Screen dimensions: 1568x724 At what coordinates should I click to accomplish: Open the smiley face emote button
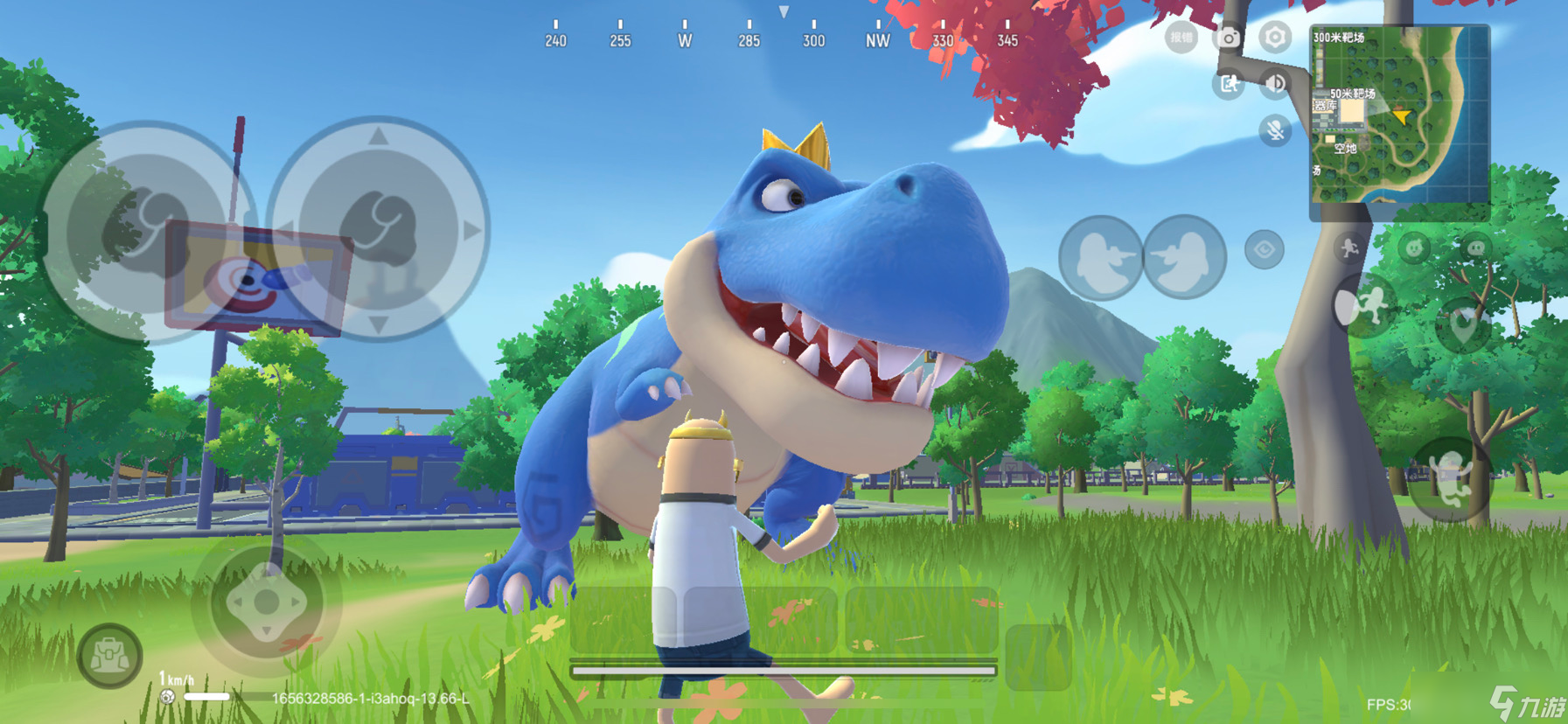coord(1413,248)
